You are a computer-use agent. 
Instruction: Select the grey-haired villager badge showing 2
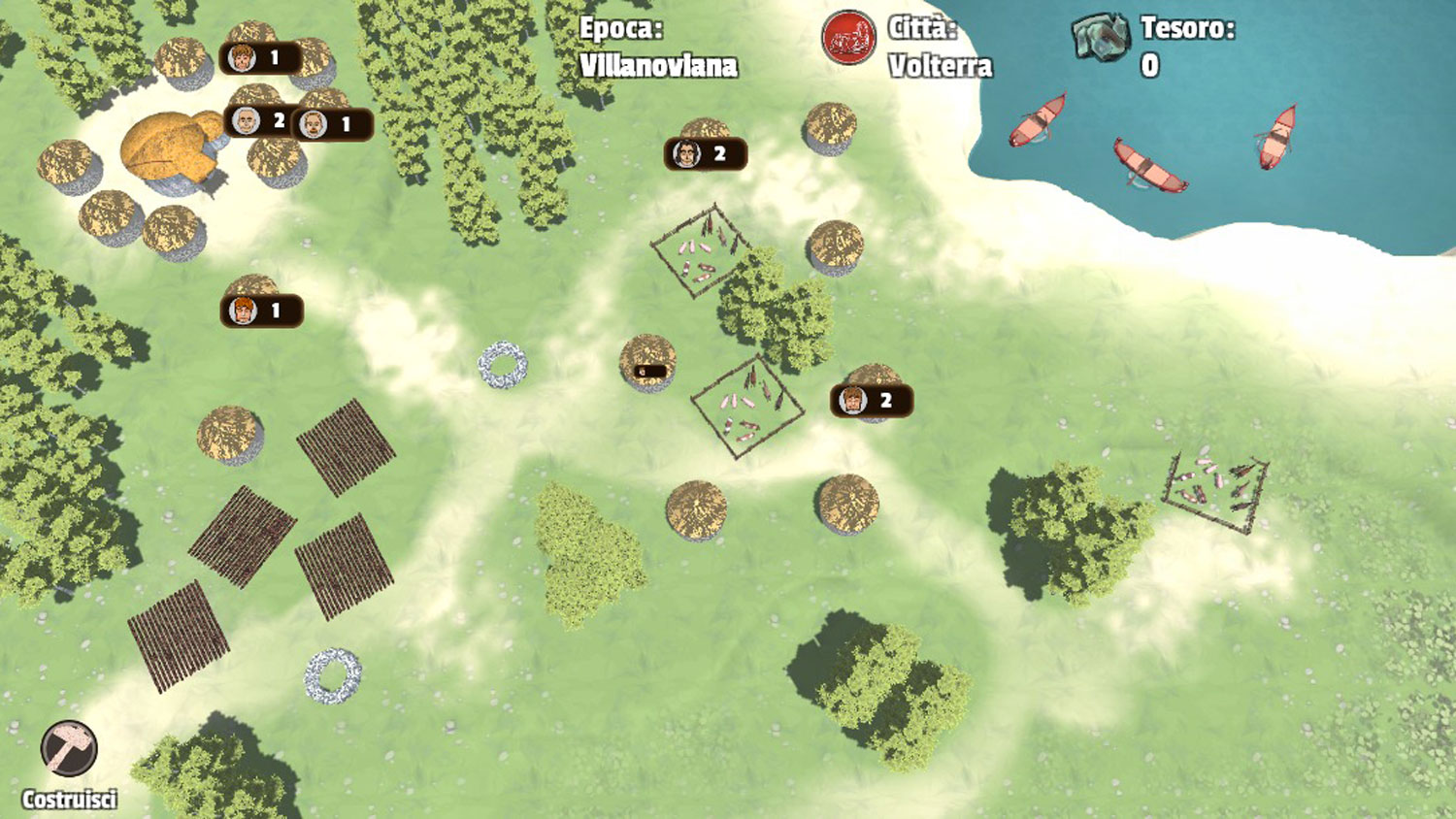[x=258, y=121]
